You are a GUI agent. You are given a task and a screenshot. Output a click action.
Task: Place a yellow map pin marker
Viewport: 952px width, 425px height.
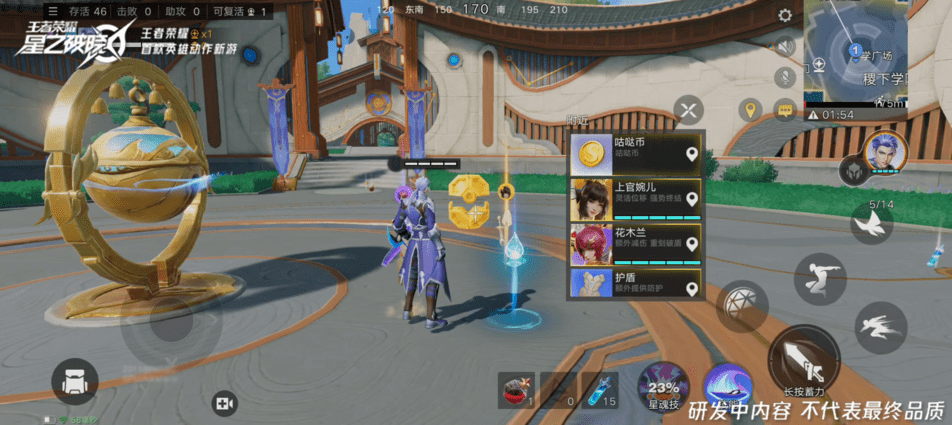point(749,109)
